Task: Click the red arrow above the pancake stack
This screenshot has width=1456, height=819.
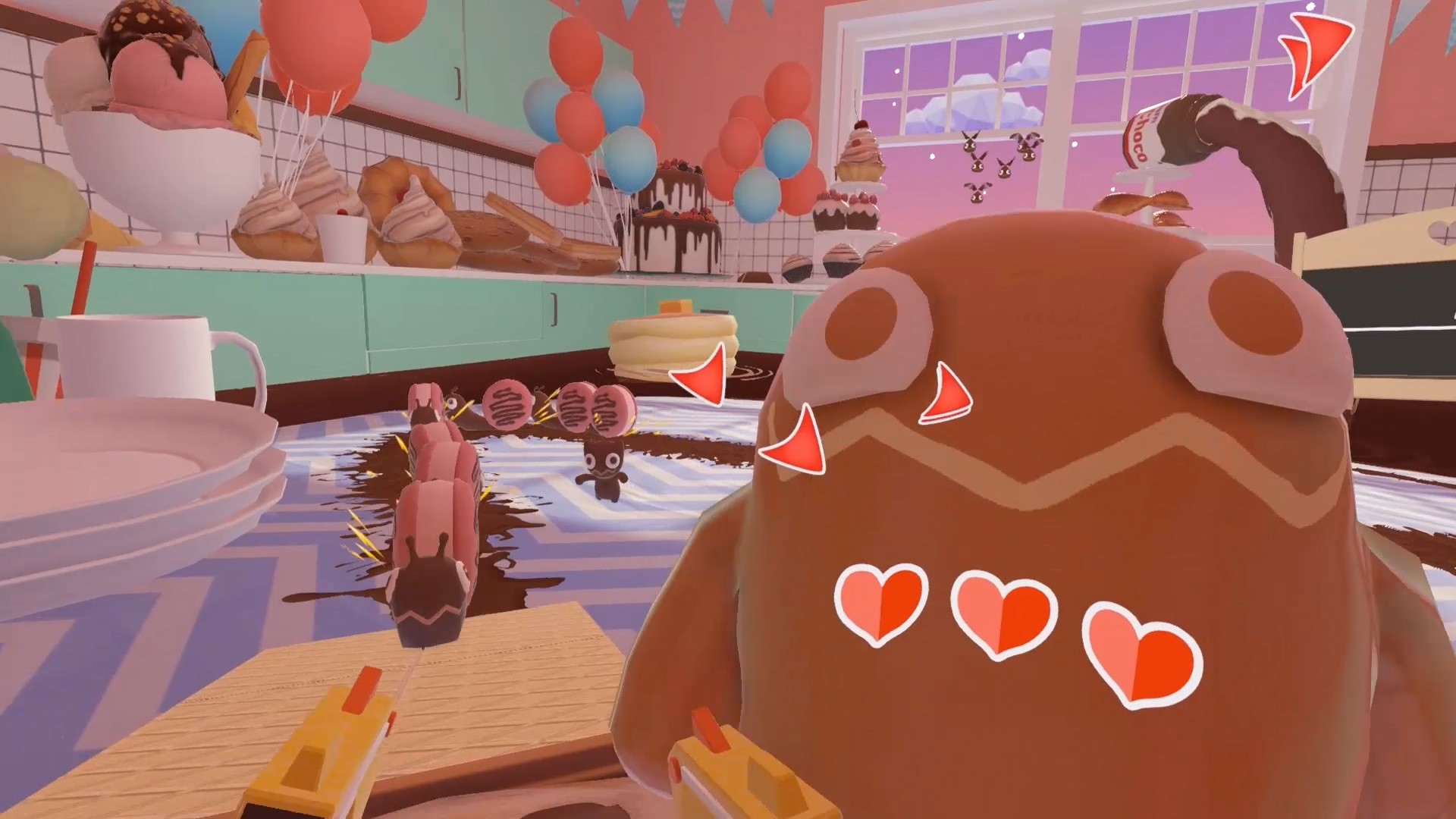Action: click(702, 374)
